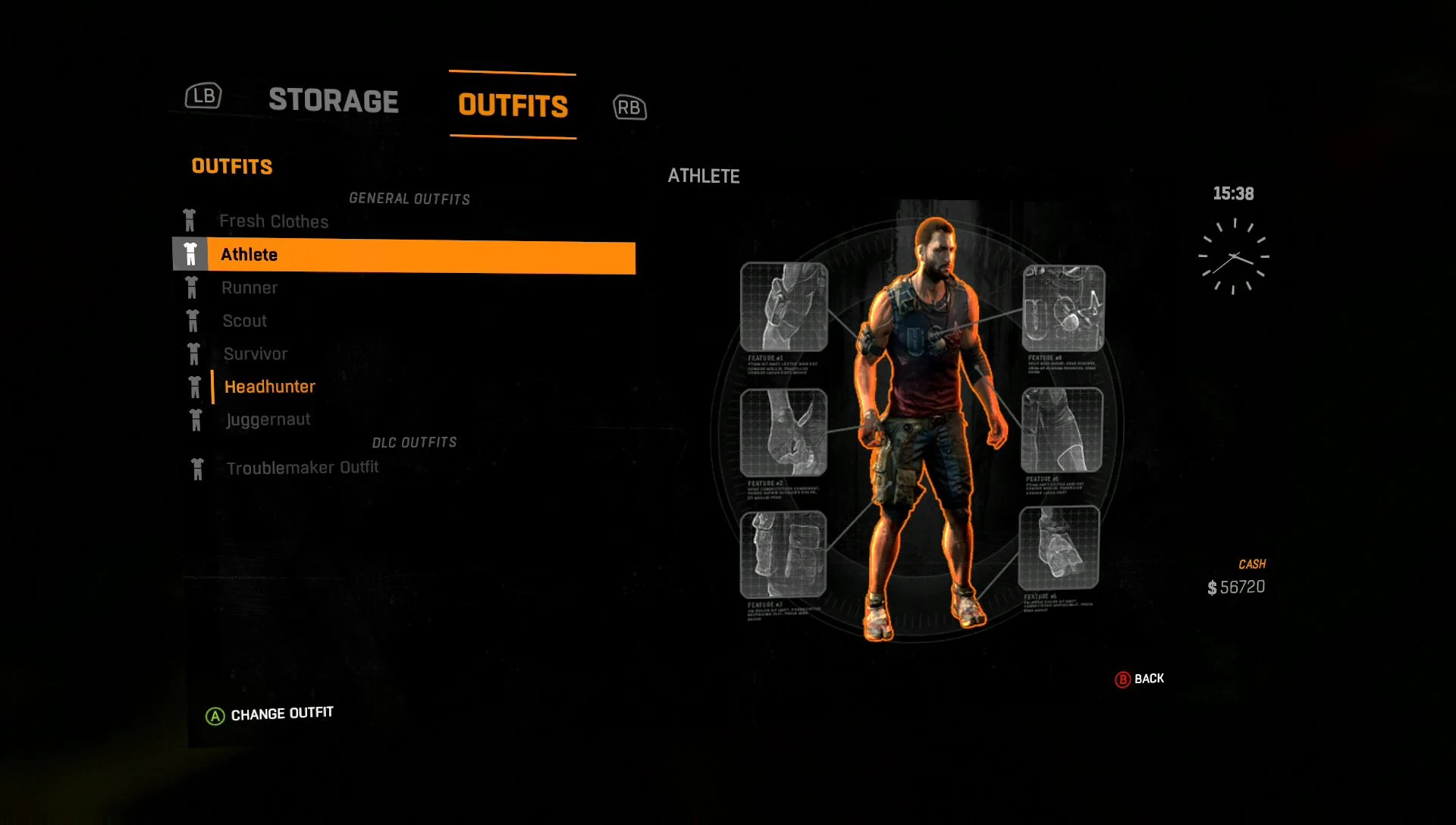Select the Runner outfit entry
Image resolution: width=1456 pixels, height=825 pixels.
(x=249, y=287)
